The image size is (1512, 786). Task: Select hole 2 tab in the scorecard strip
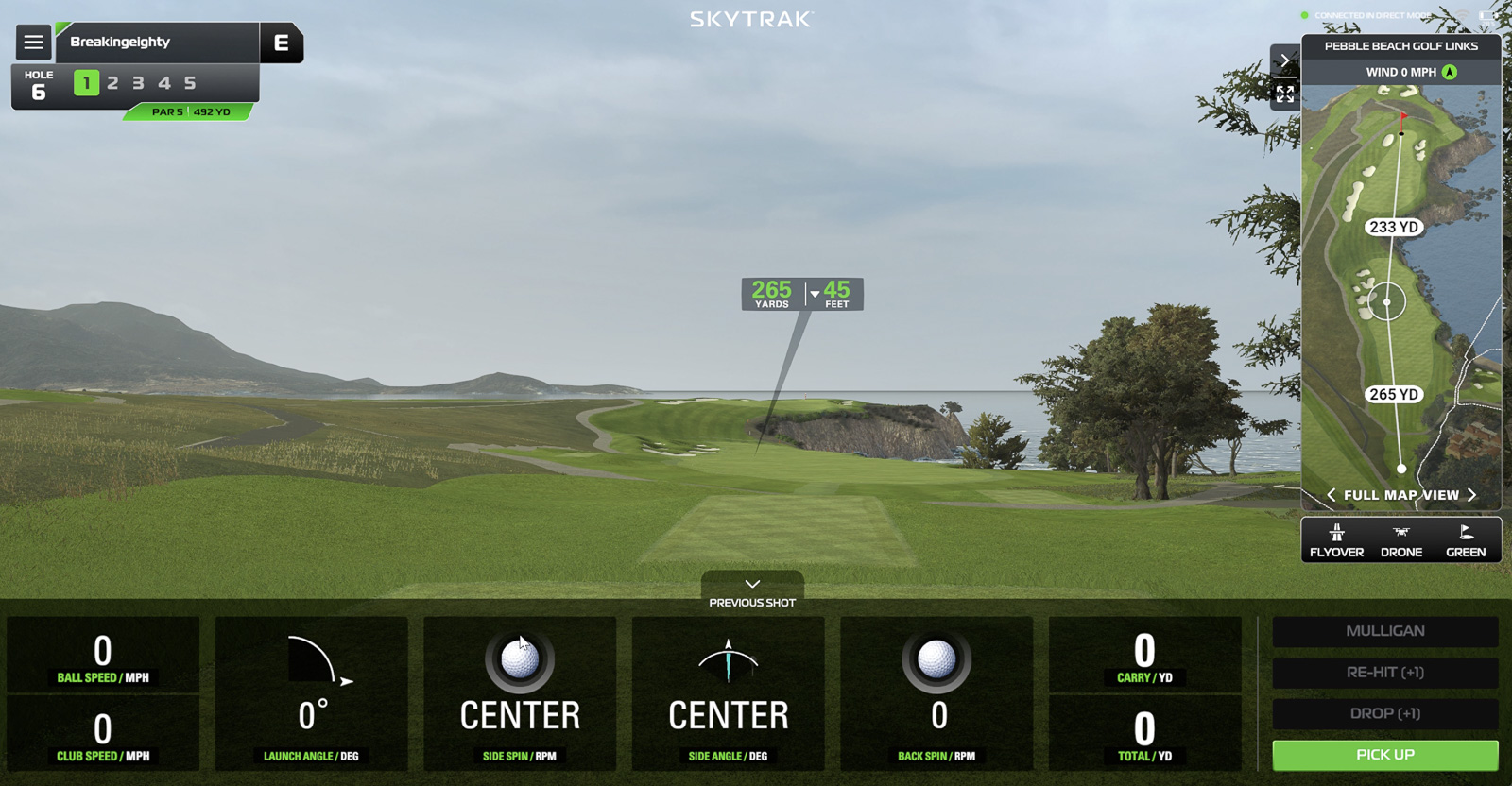(x=112, y=83)
